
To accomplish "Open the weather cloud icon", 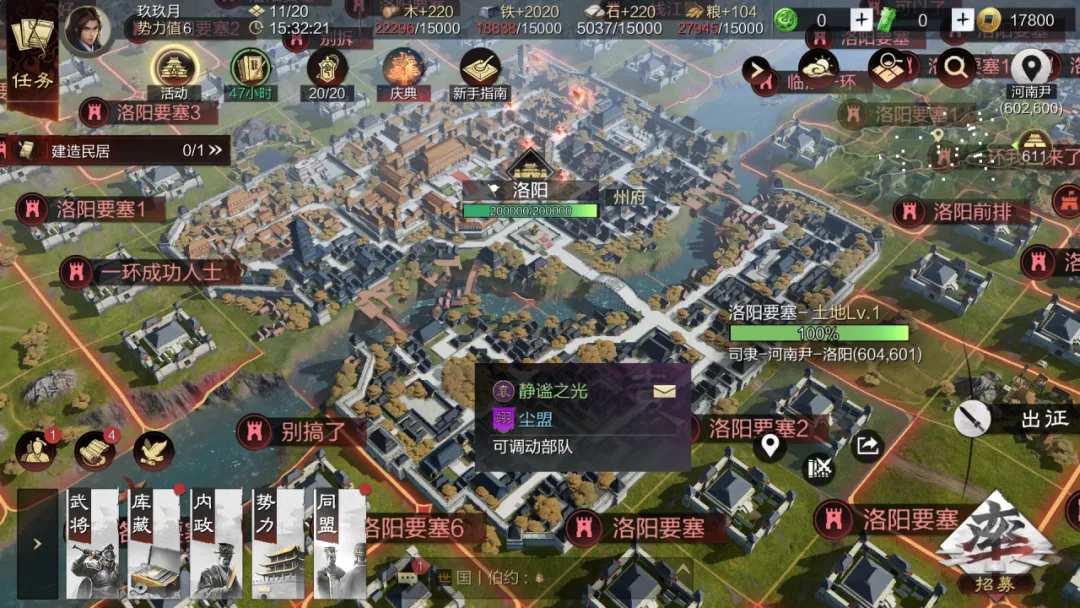I will click(819, 67).
